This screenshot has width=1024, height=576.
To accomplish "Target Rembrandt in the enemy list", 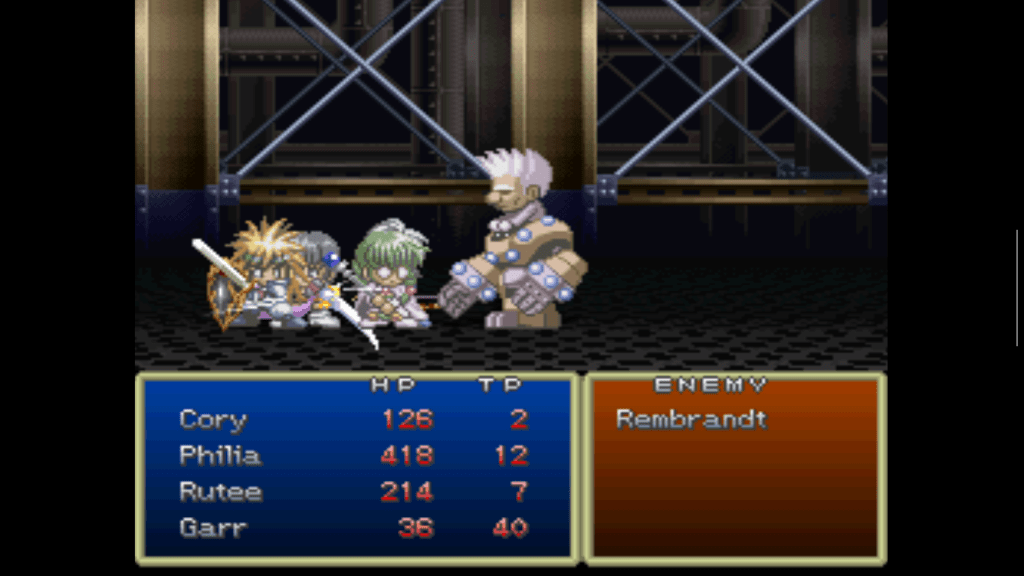I will [x=691, y=420].
